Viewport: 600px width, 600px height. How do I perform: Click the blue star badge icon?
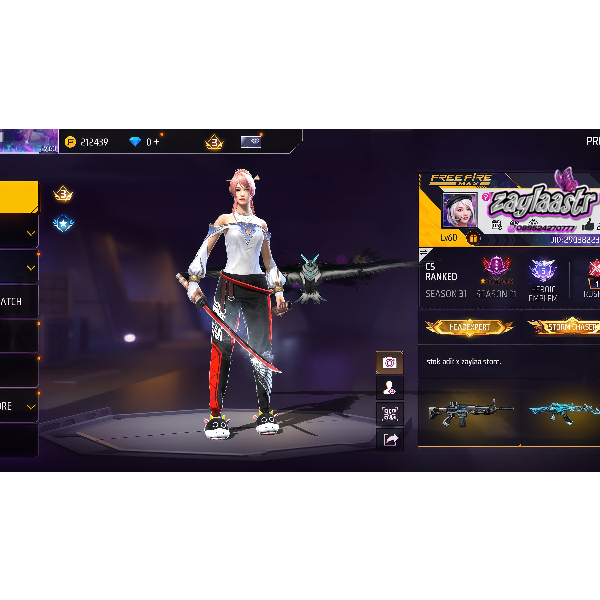pos(64,224)
